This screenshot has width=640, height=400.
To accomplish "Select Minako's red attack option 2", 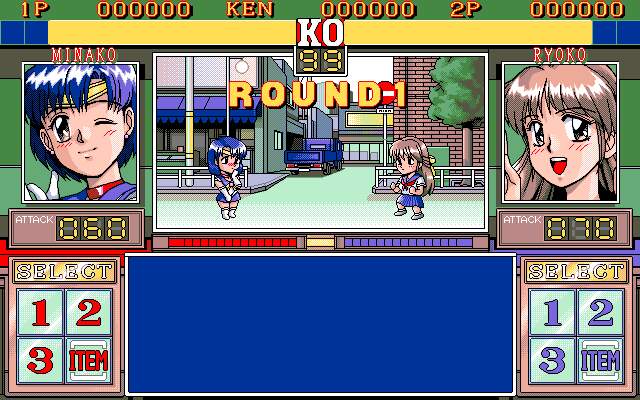I will pyautogui.click(x=90, y=312).
